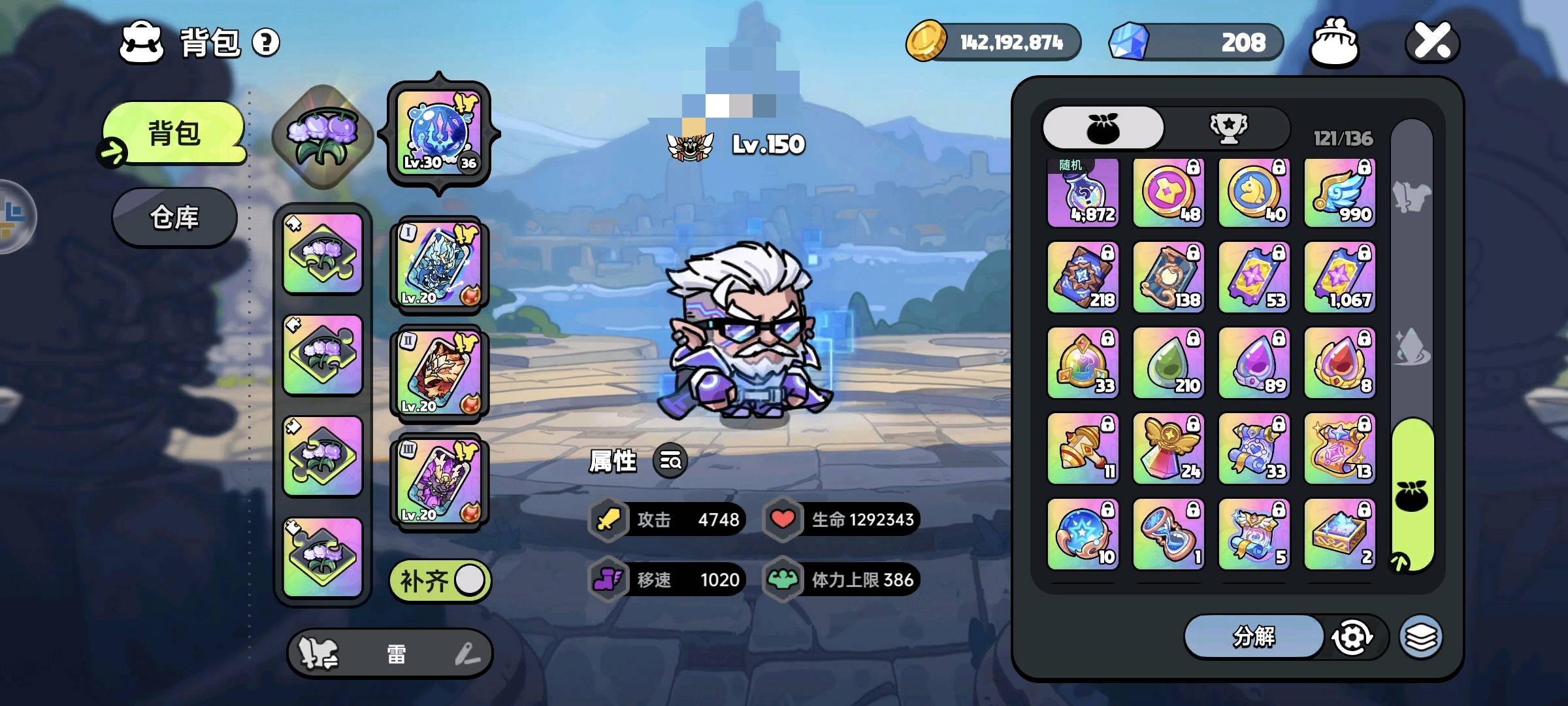This screenshot has width=1568, height=706.
Task: Select the green droplet with 210 count
Action: click(1168, 363)
